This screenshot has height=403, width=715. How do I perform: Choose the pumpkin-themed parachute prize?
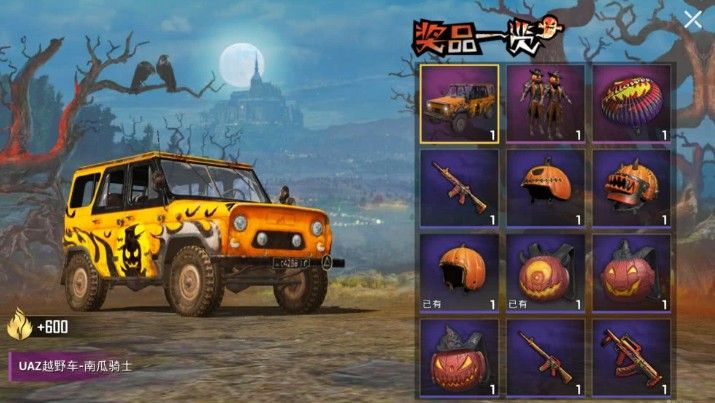pos(630,102)
